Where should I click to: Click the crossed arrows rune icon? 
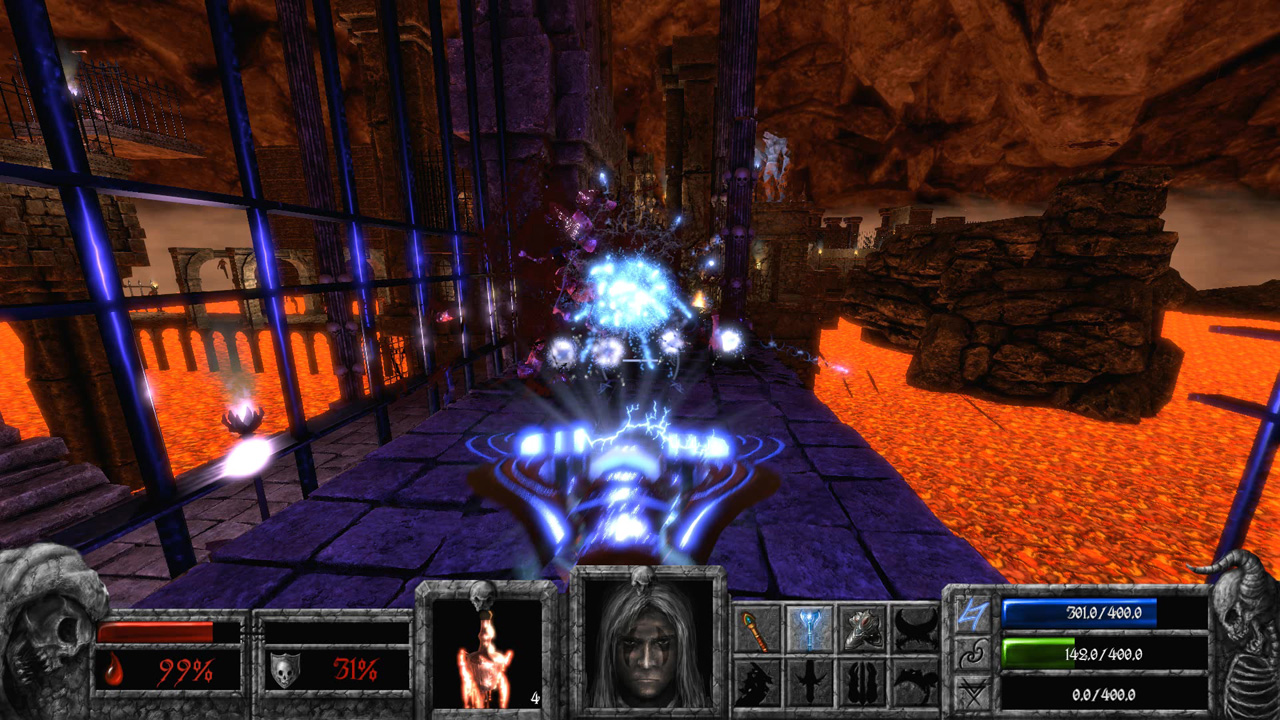point(972,690)
